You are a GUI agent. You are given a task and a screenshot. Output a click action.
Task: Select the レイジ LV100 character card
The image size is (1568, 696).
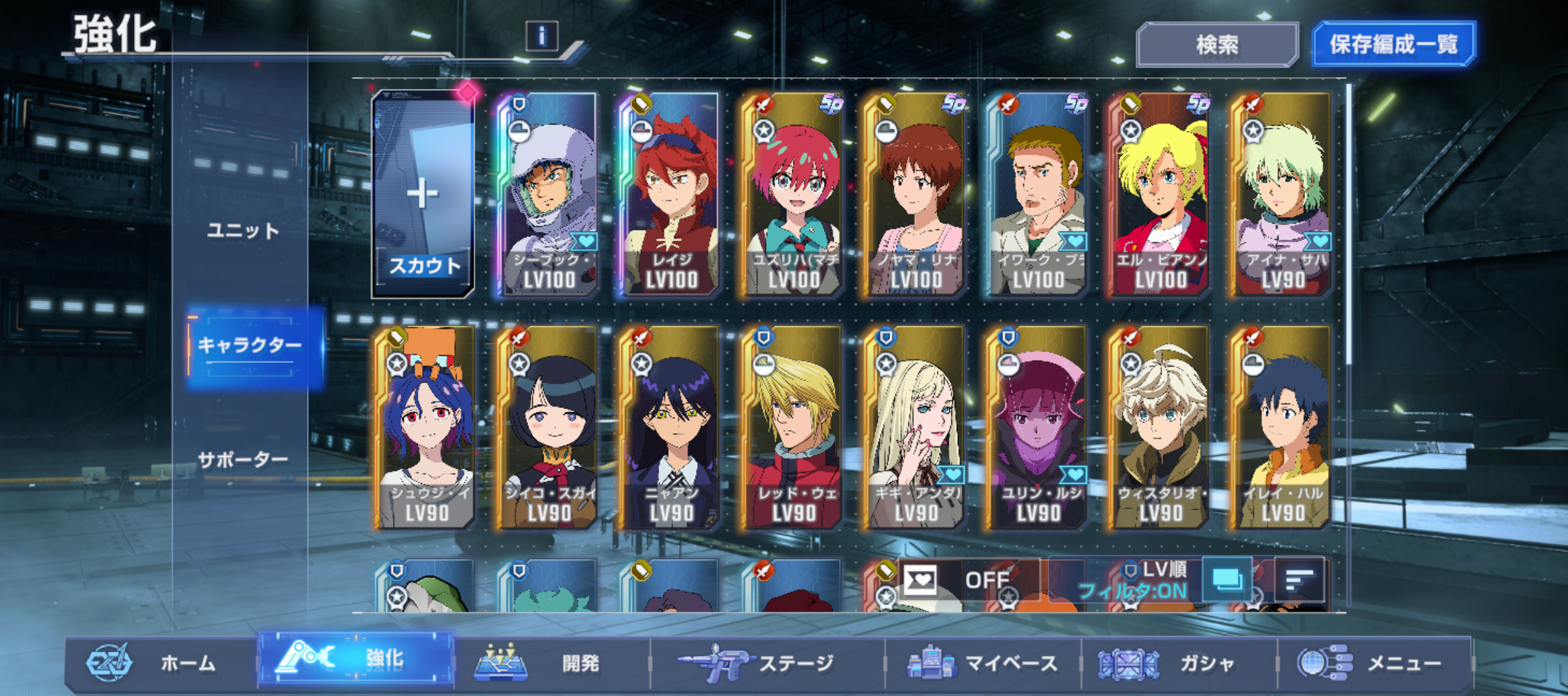click(671, 194)
